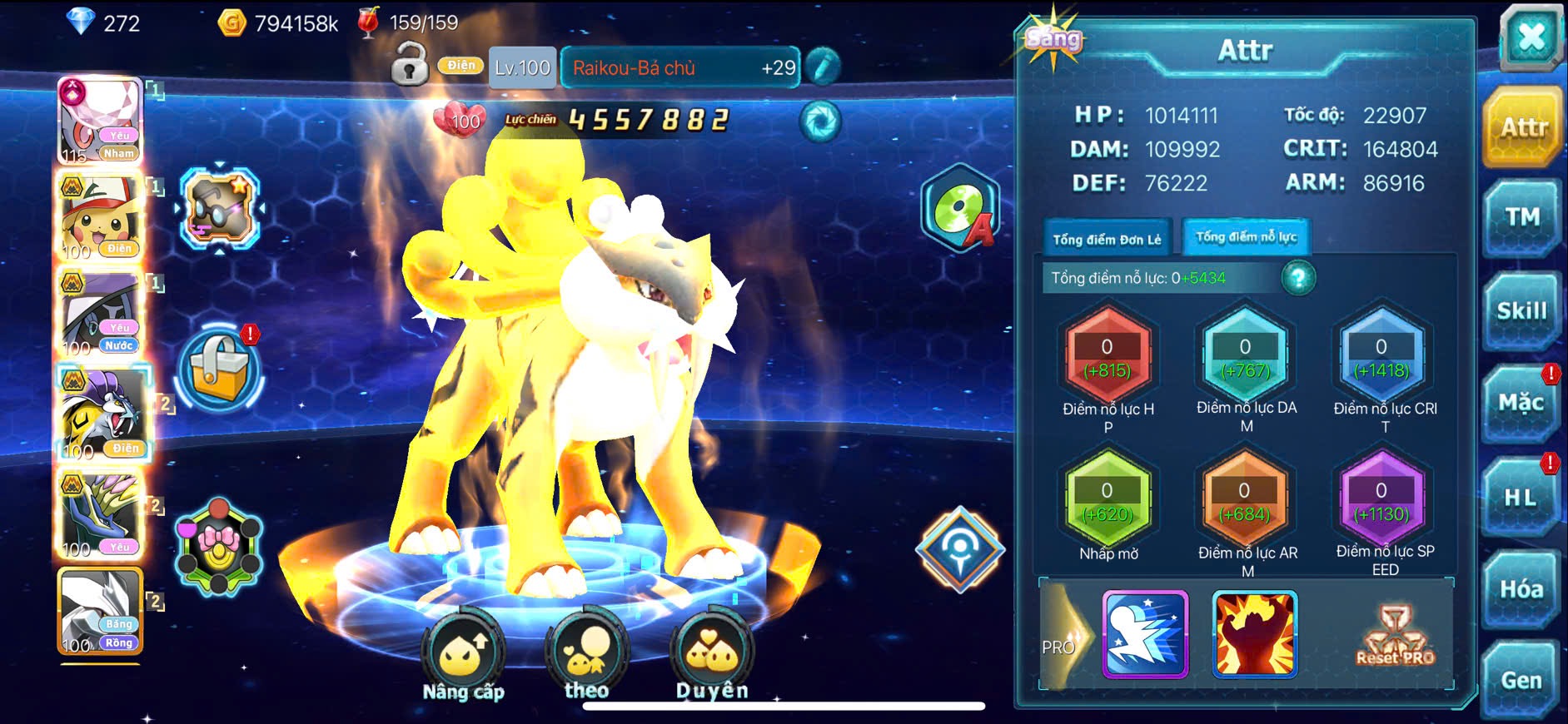Open the Skill side tab
Image resolution: width=1568 pixels, height=724 pixels.
point(1522,311)
